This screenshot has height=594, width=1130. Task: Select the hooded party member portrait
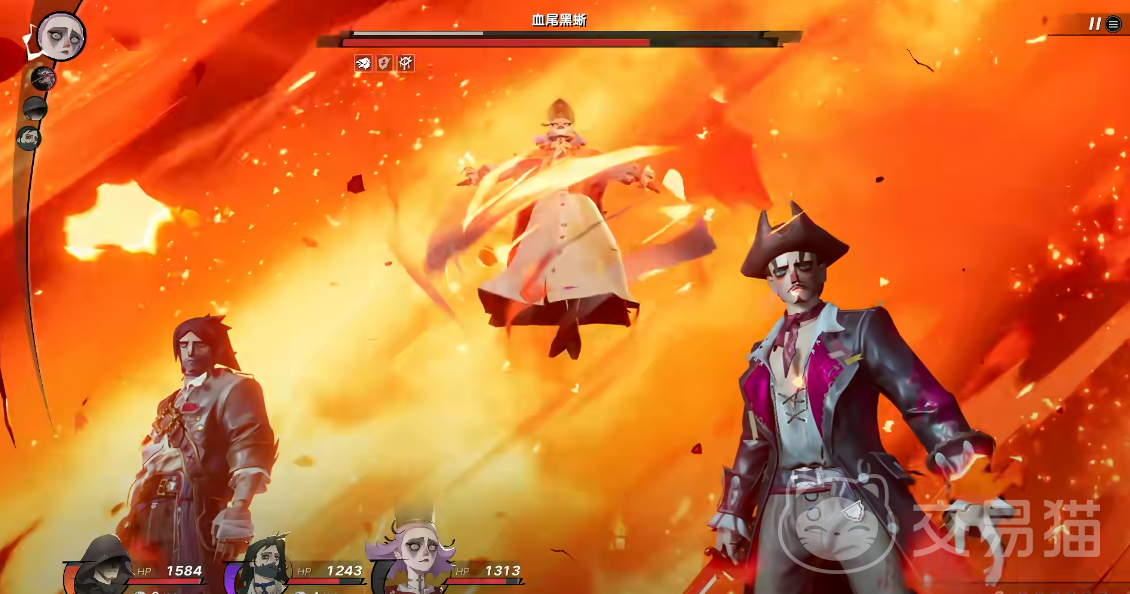[103, 565]
